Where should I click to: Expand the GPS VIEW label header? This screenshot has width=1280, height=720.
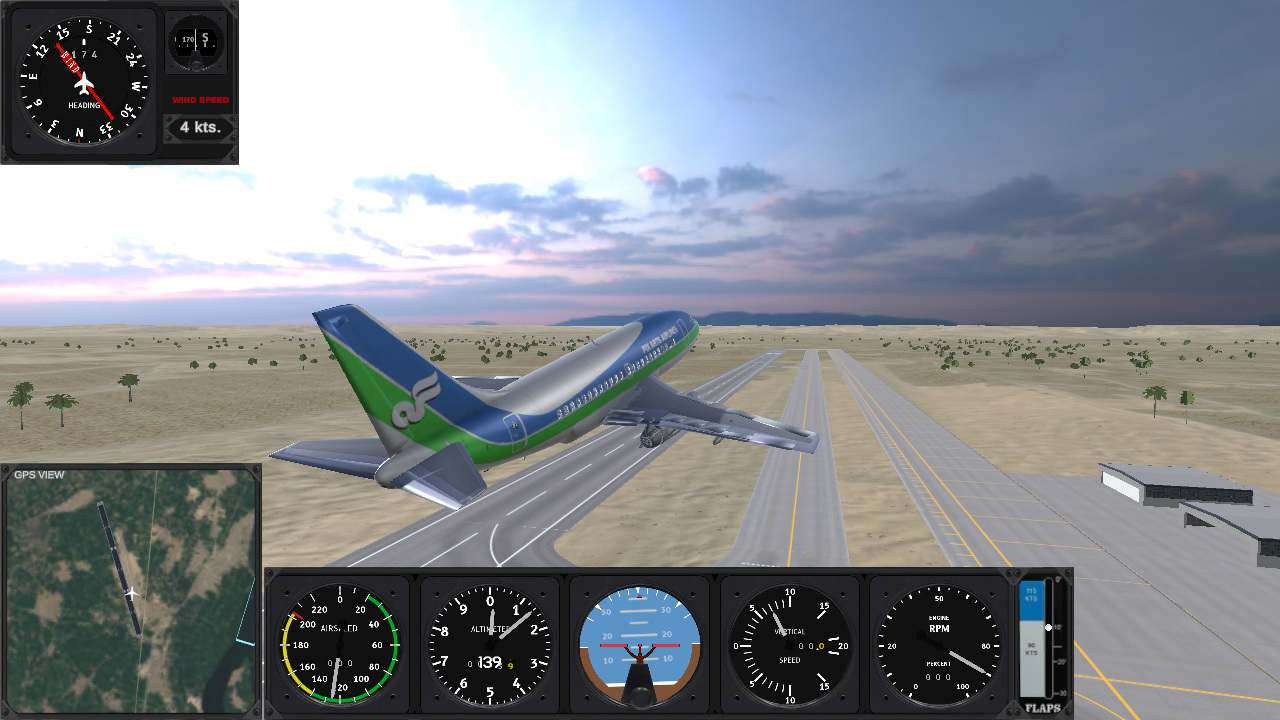pos(38,474)
